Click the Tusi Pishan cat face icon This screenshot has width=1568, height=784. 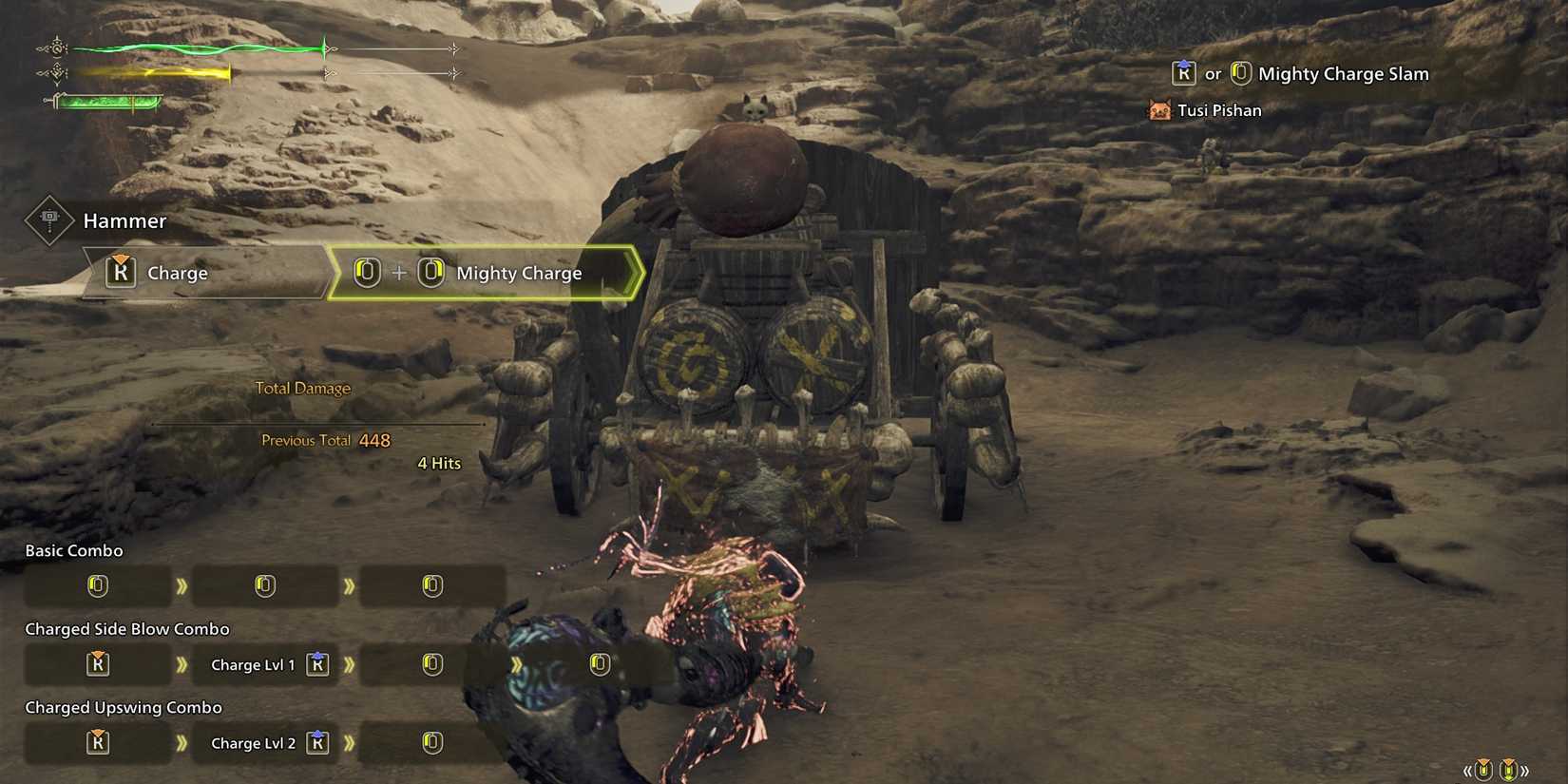pyautogui.click(x=1157, y=109)
